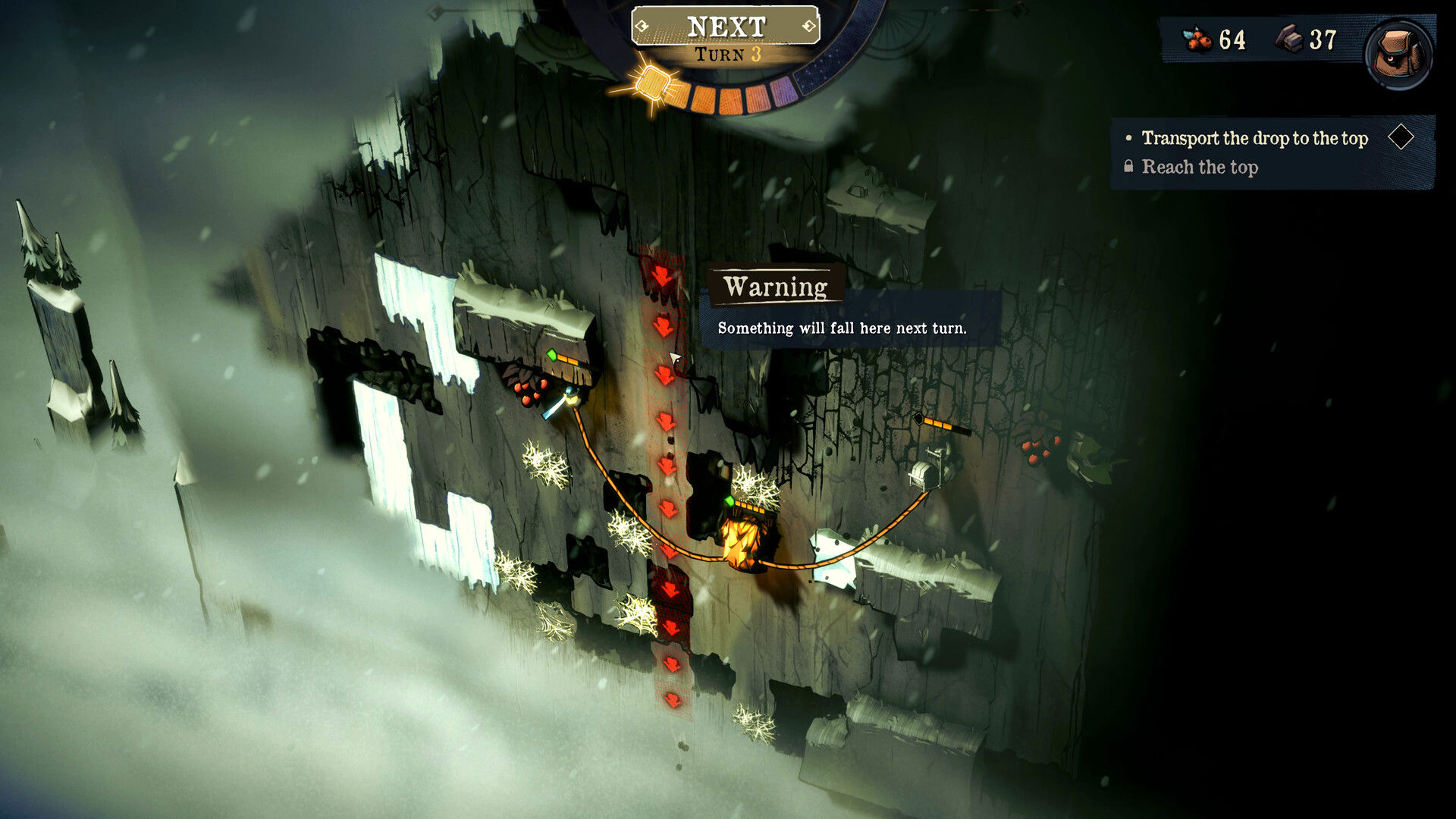The image size is (1456, 819).
Task: Open the backpack inventory icon
Action: coord(1398,53)
